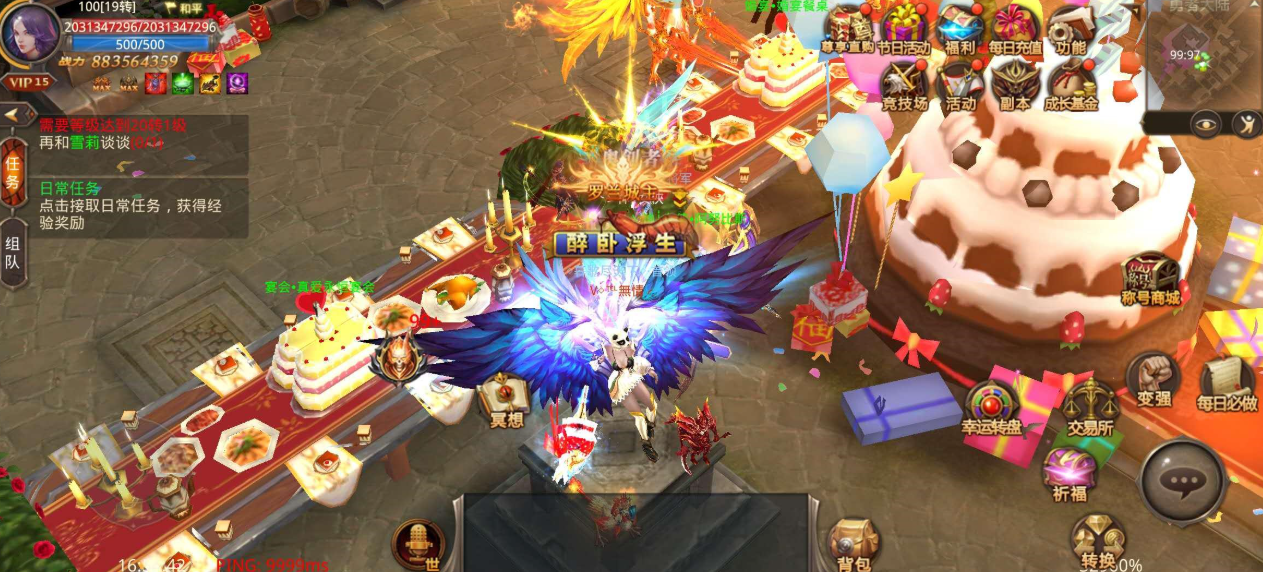Toggle the eye visibility button under minimap
This screenshot has height=572, width=1263.
(1206, 123)
